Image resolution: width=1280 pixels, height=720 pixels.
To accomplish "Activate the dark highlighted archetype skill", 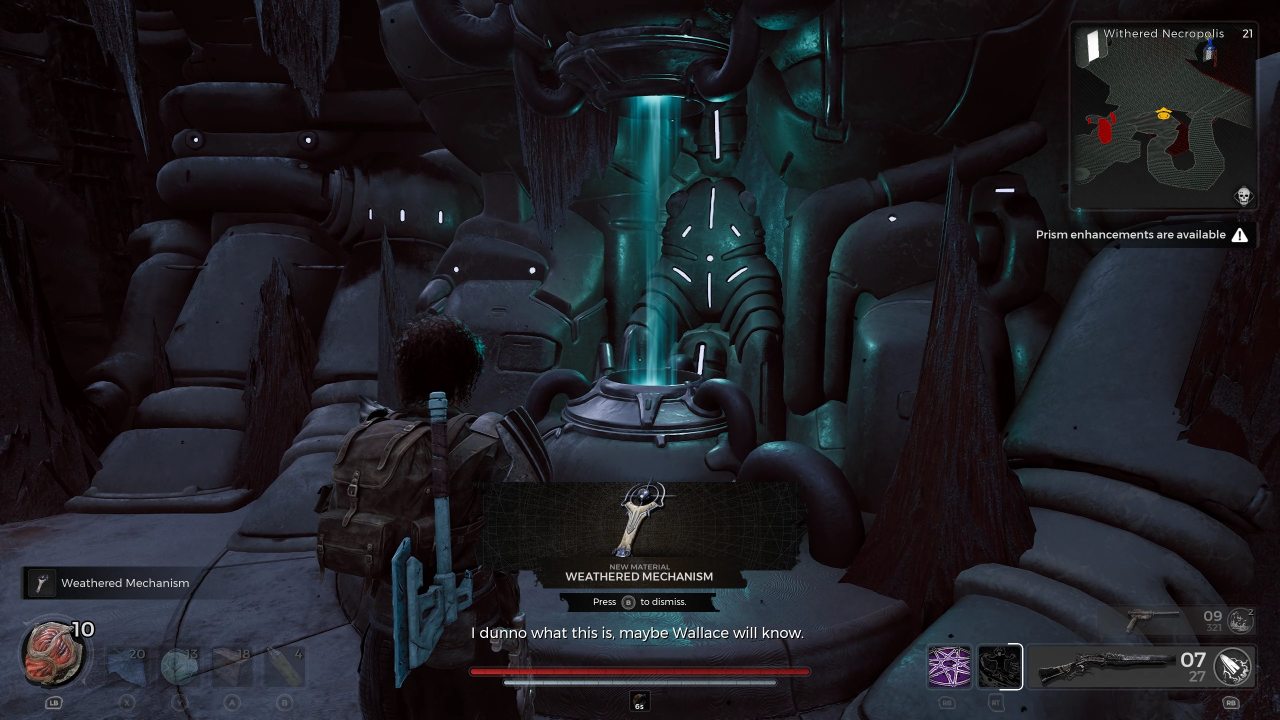I will coord(998,667).
